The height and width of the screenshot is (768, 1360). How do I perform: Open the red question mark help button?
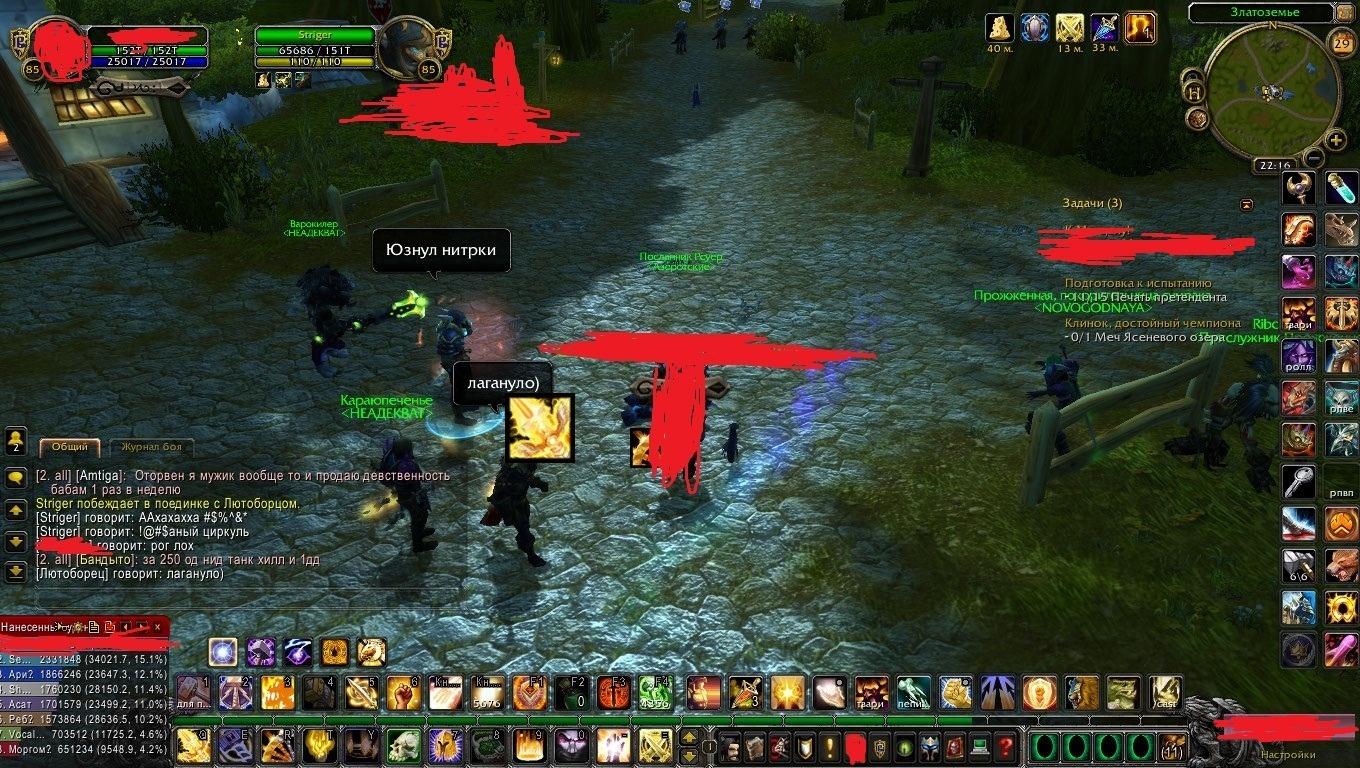[x=1005, y=746]
